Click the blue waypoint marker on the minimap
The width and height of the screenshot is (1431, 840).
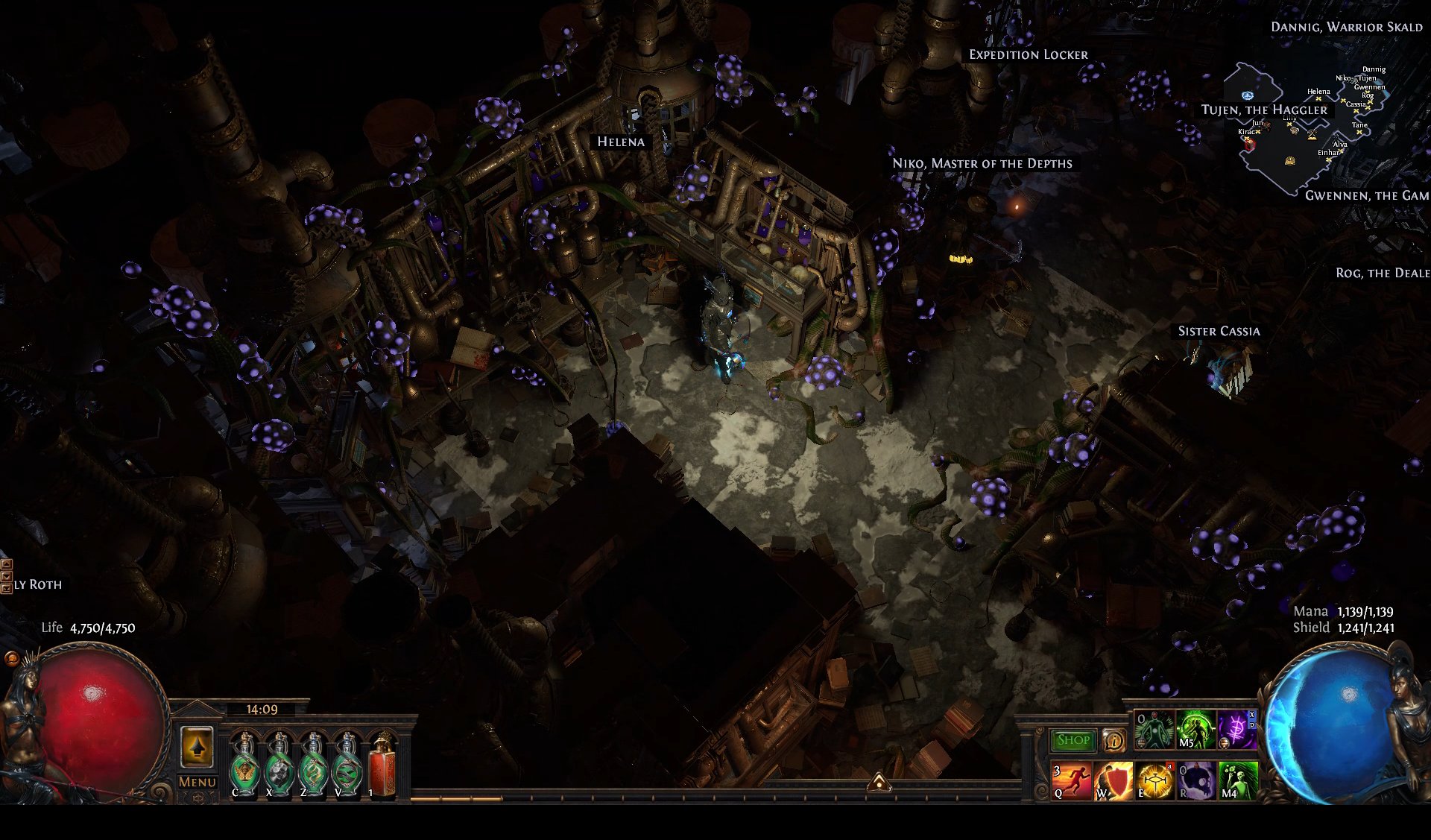coord(1248,95)
